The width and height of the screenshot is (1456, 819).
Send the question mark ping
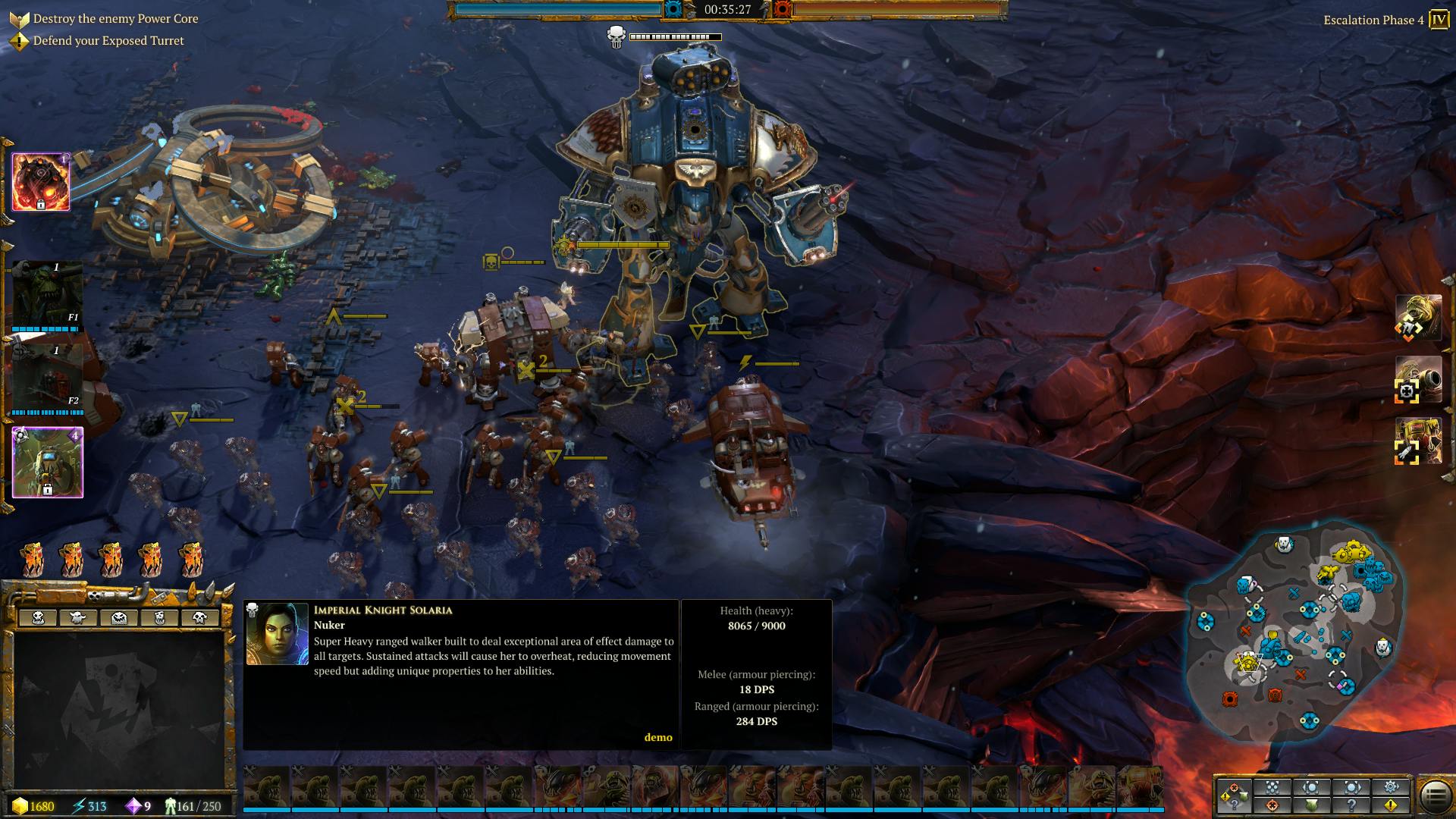click(1351, 805)
